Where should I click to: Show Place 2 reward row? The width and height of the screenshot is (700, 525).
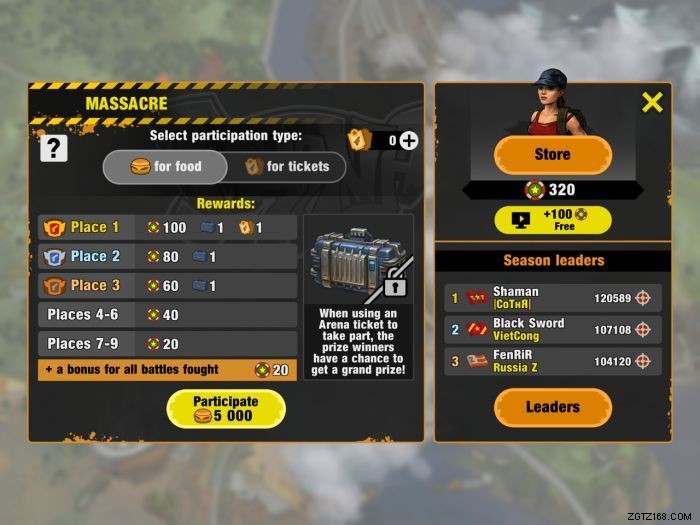(167, 257)
